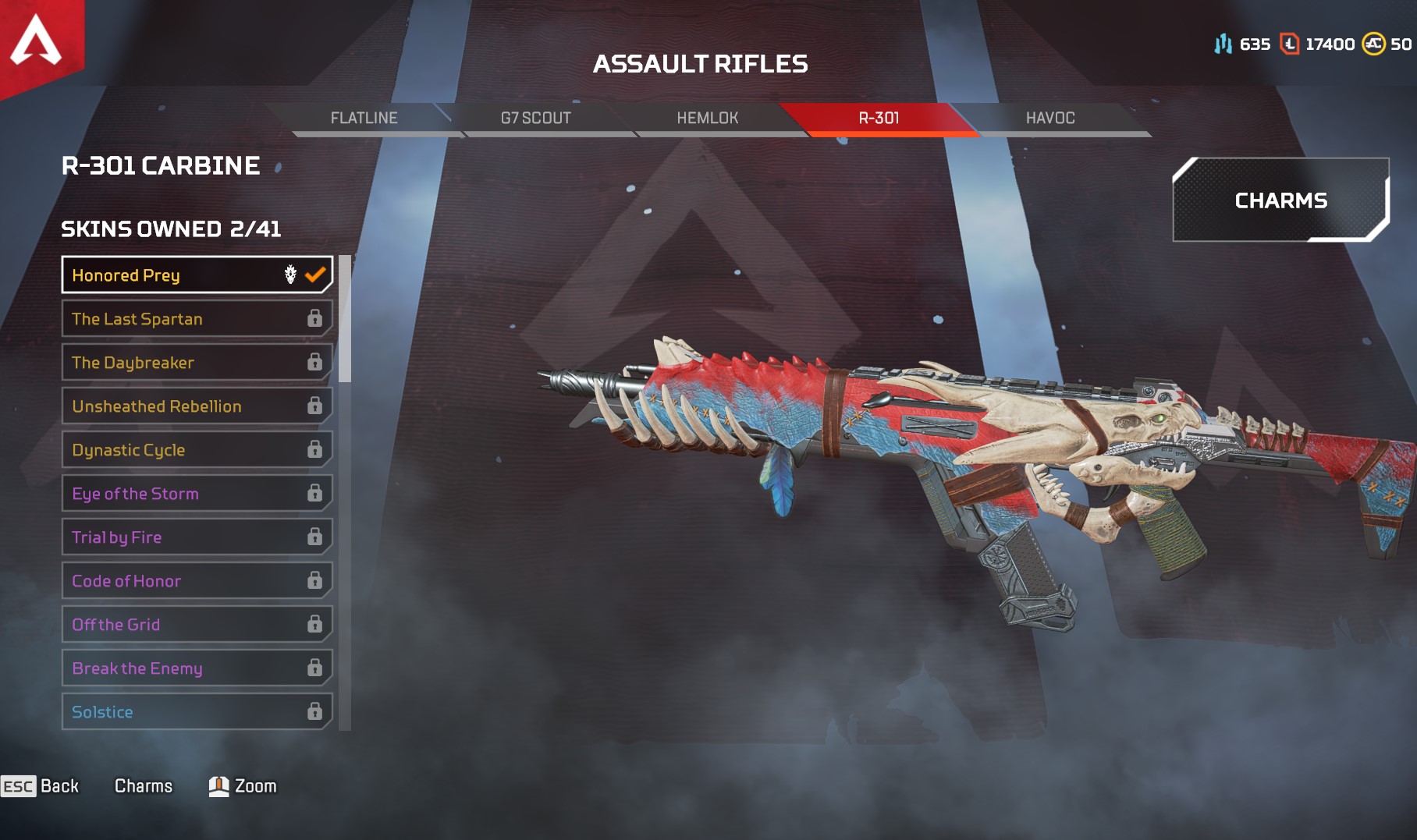
Task: Open the FLATLINE tab
Action: [x=364, y=118]
